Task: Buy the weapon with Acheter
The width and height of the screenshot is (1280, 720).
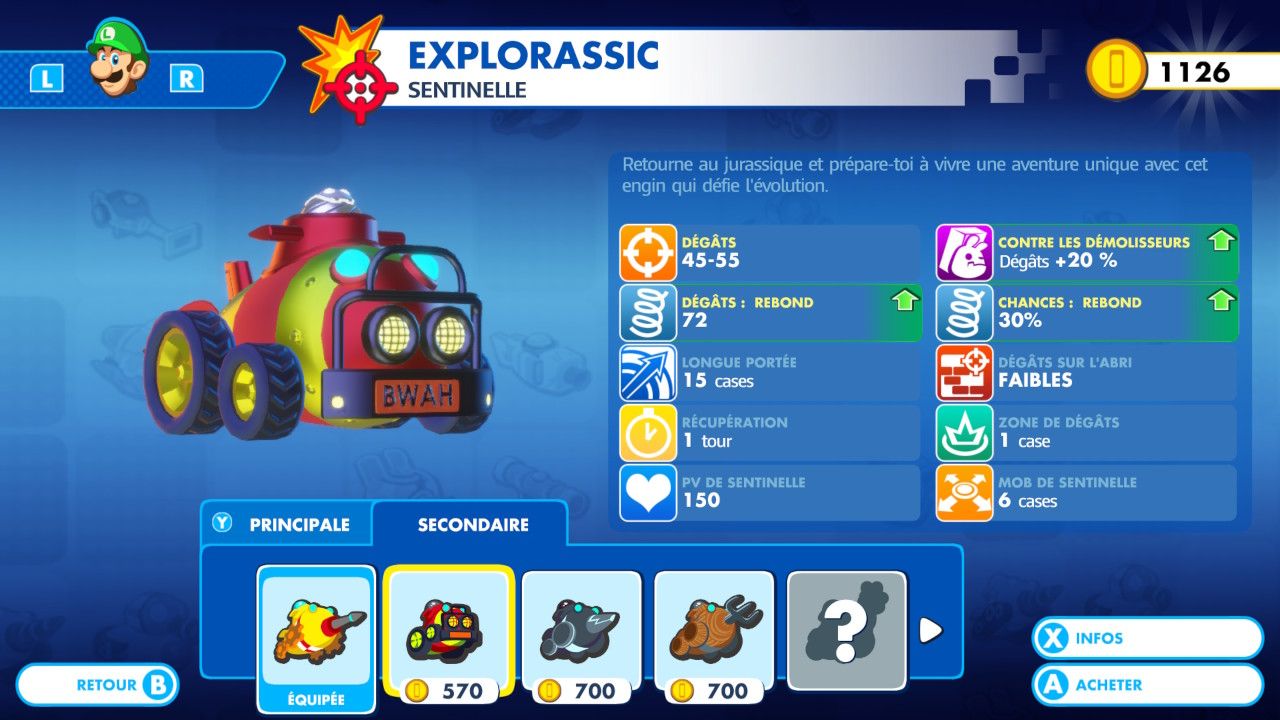Action: [1147, 685]
